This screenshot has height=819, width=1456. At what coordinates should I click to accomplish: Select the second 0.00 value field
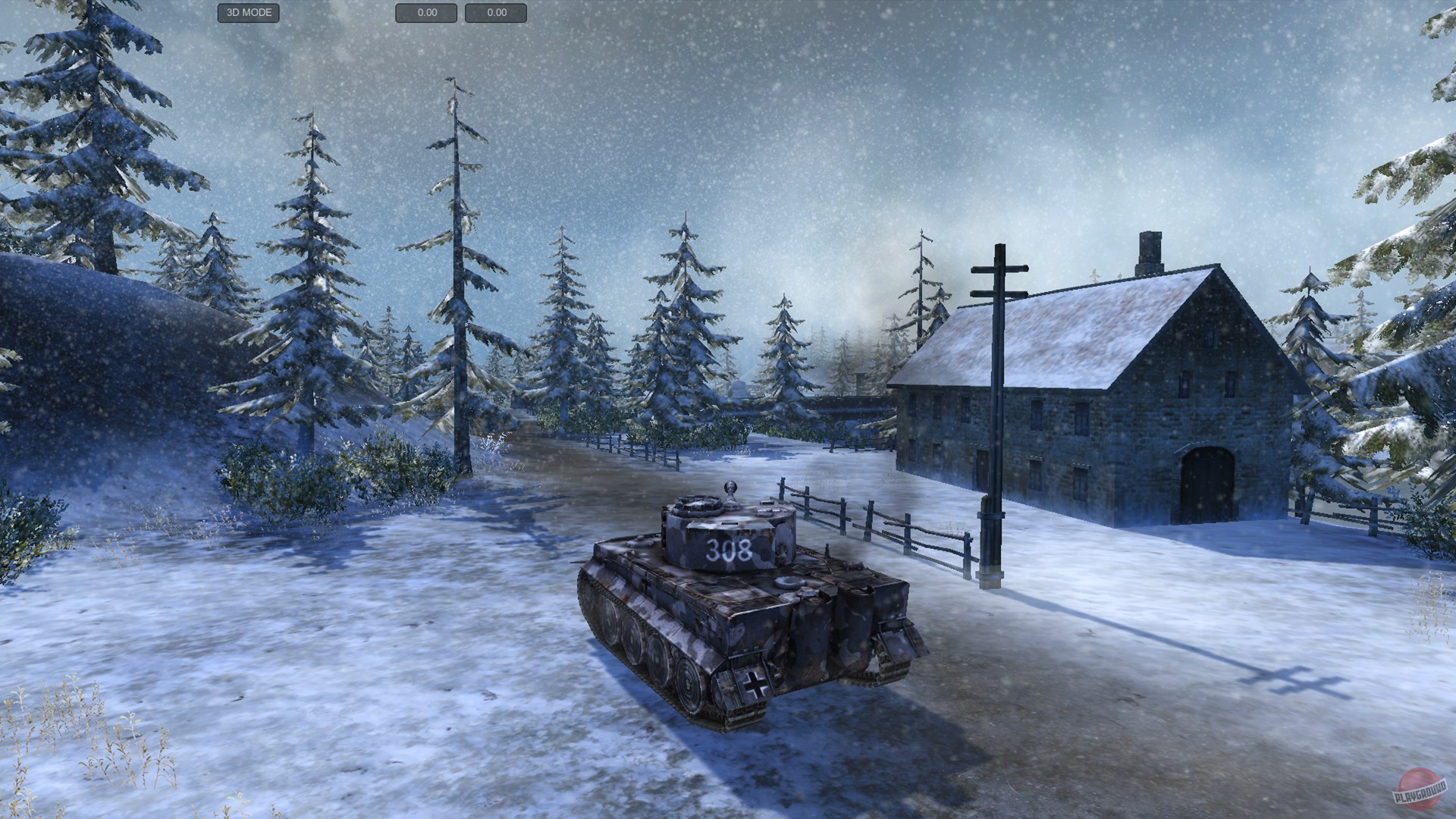[x=496, y=13]
